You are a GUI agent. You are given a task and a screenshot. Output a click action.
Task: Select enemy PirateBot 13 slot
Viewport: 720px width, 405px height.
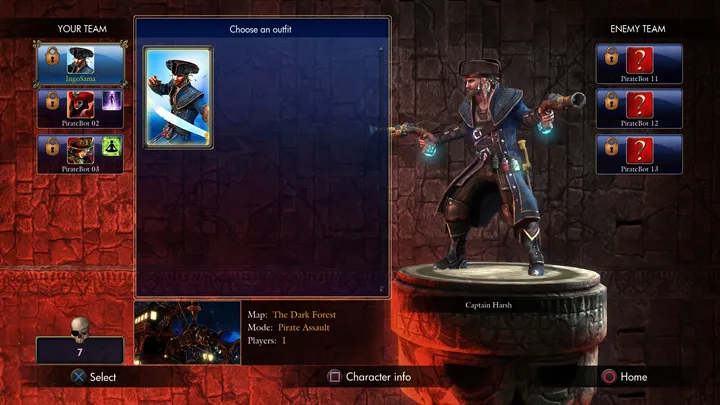point(639,154)
